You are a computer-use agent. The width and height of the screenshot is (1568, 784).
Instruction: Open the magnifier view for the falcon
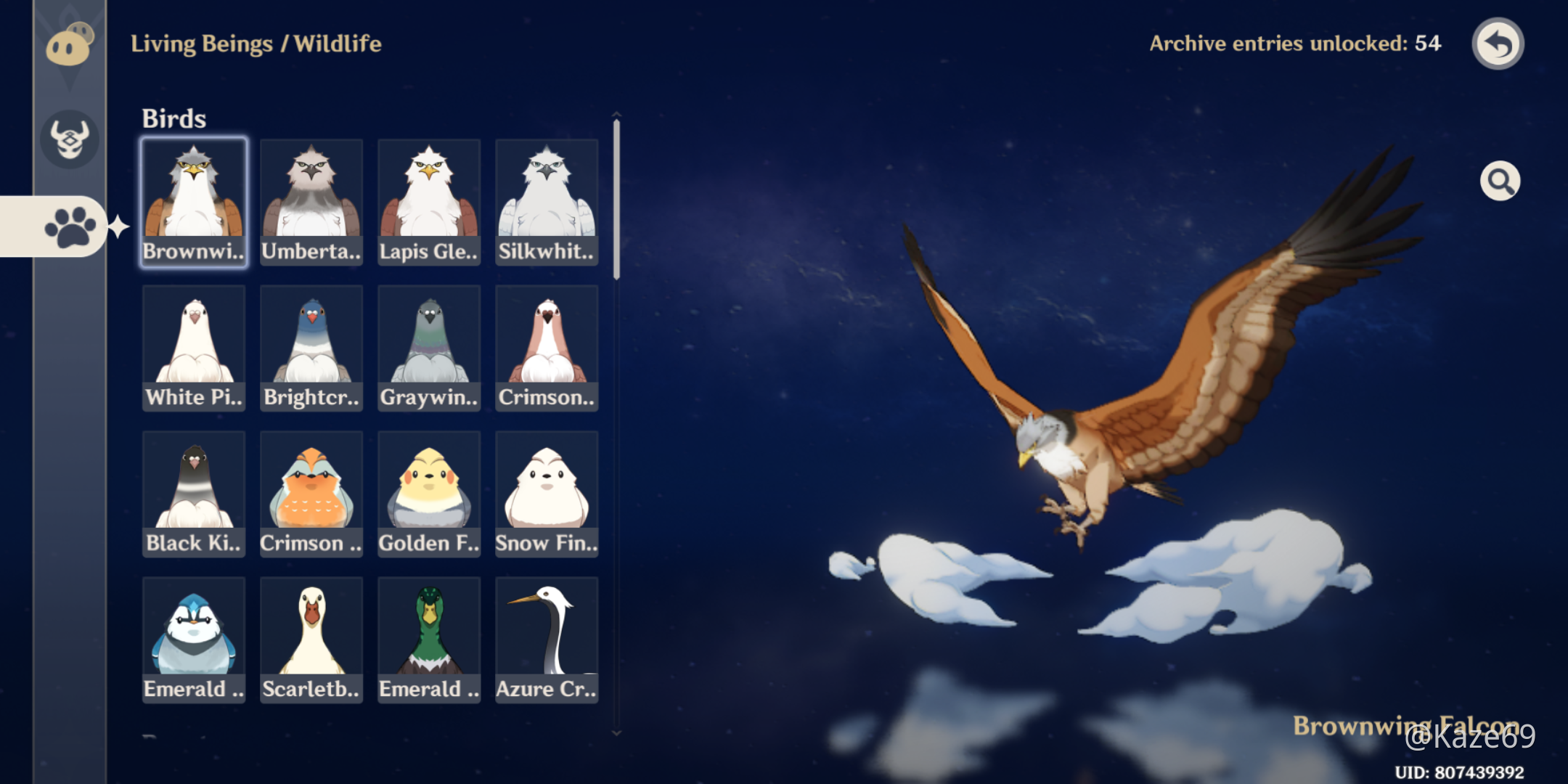coord(1500,181)
